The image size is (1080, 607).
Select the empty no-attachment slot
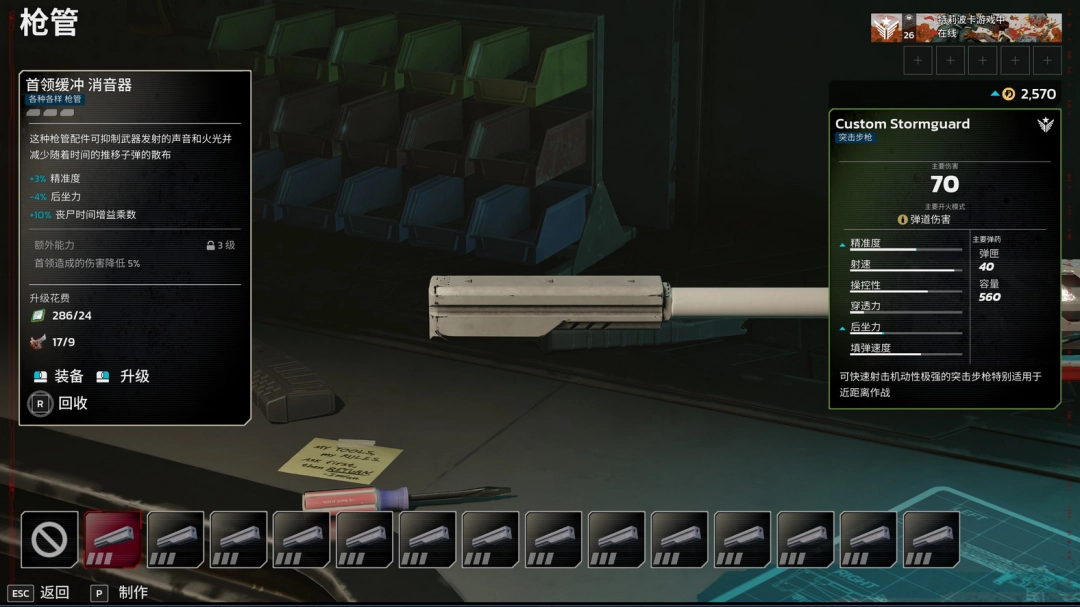pyautogui.click(x=49, y=540)
